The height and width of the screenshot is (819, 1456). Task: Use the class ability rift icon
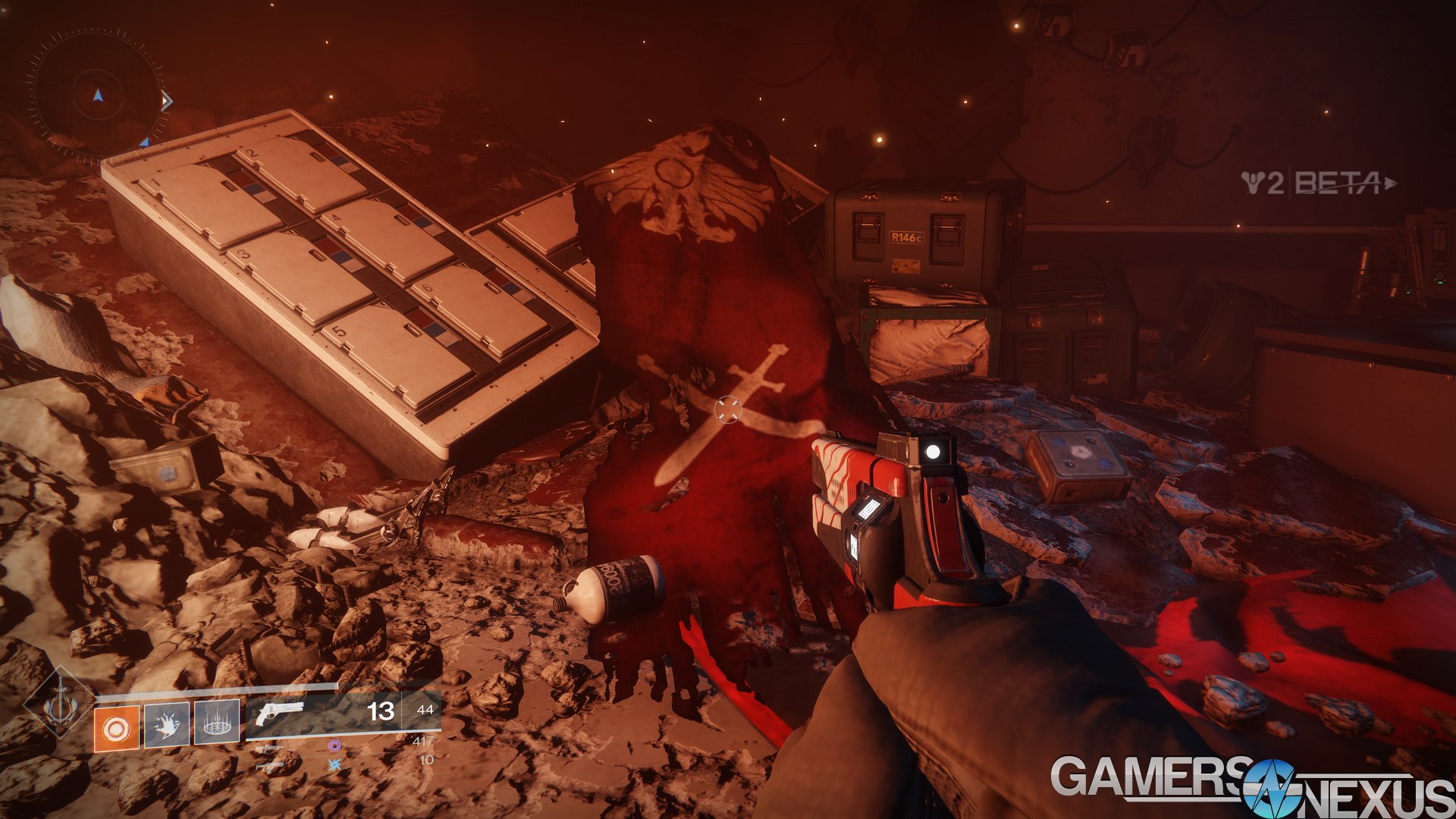217,723
